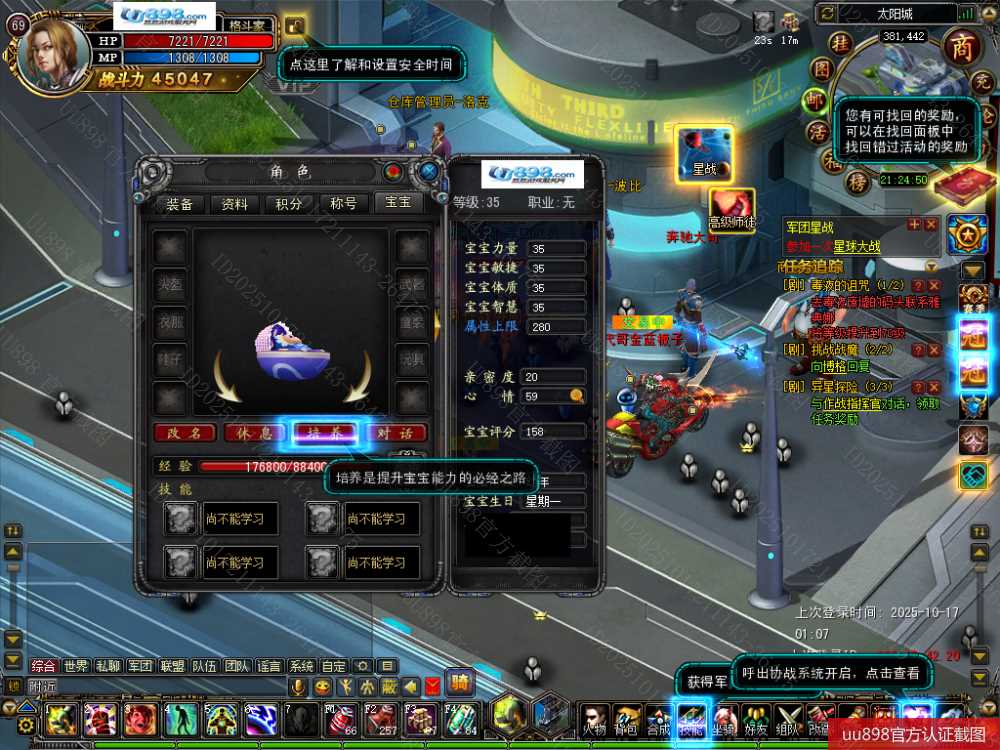Select the 积分 points tab
The image size is (1000, 750).
click(289, 203)
